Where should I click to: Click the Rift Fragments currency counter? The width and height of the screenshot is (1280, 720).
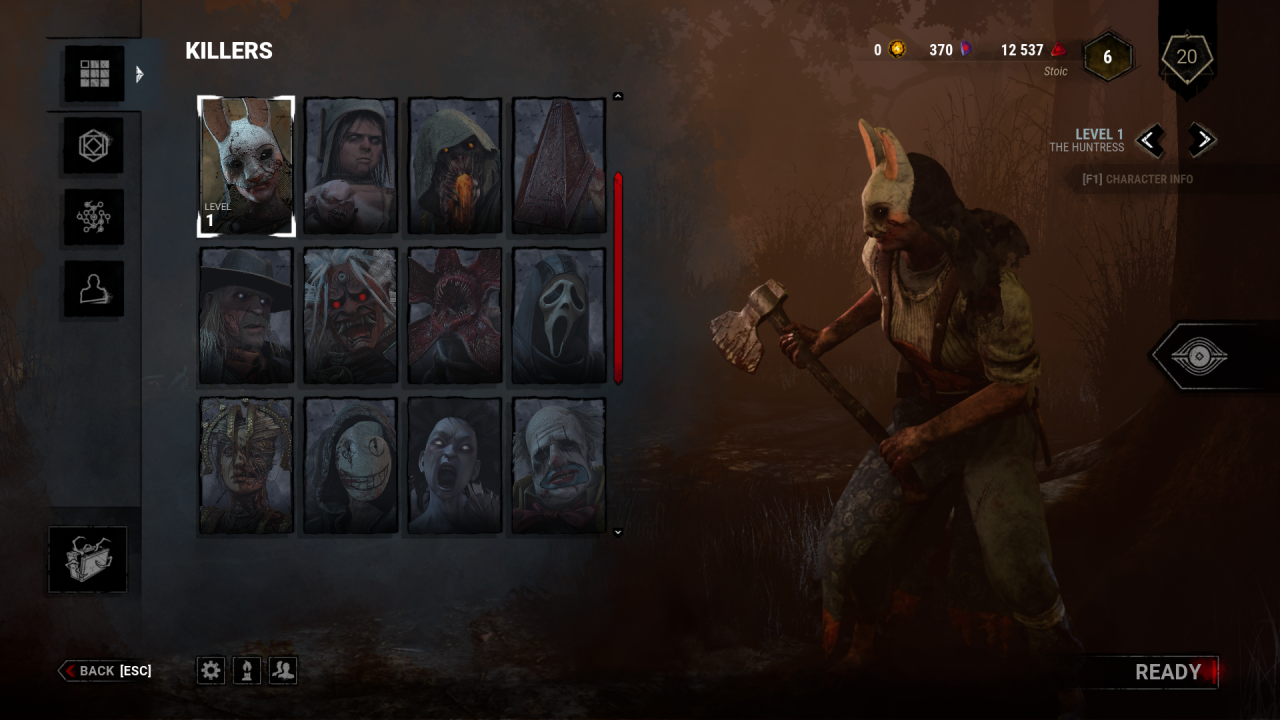(x=952, y=50)
